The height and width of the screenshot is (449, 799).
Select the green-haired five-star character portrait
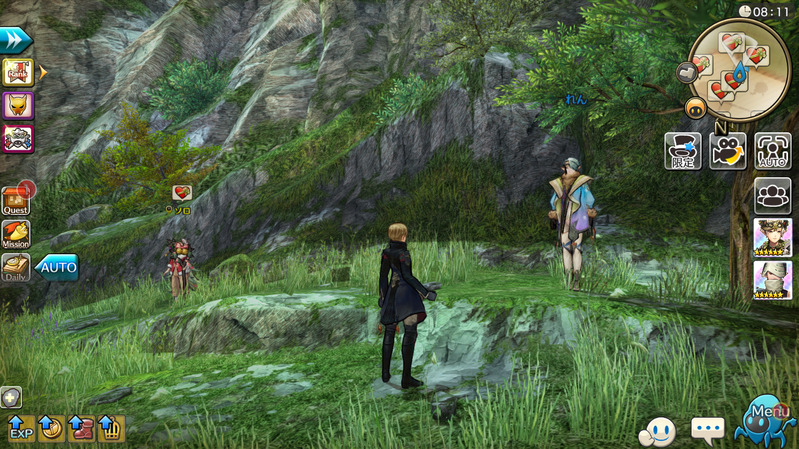[x=772, y=238]
